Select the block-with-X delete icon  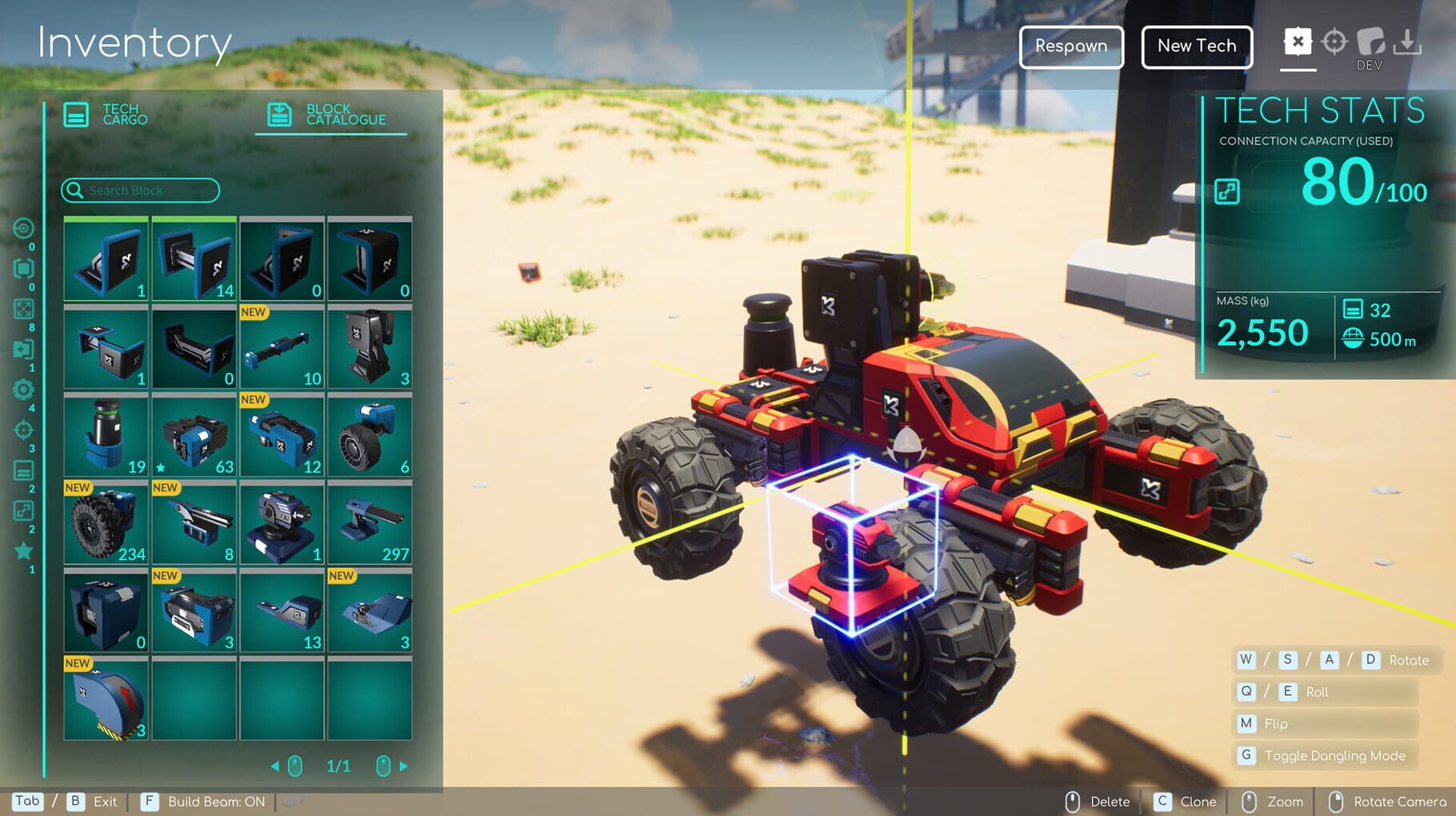pyautogui.click(x=1298, y=42)
